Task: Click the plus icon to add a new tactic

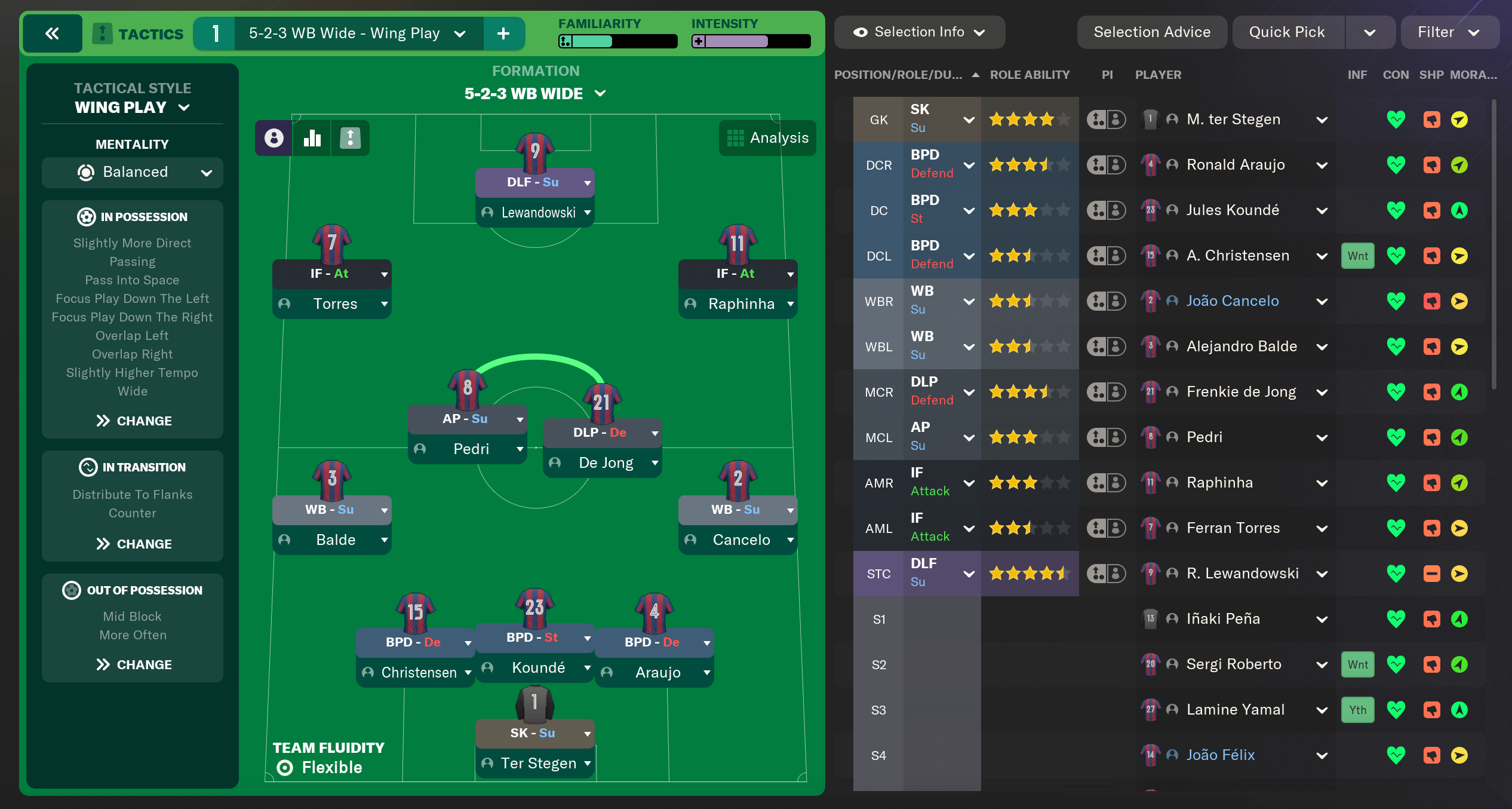Action: pos(505,33)
